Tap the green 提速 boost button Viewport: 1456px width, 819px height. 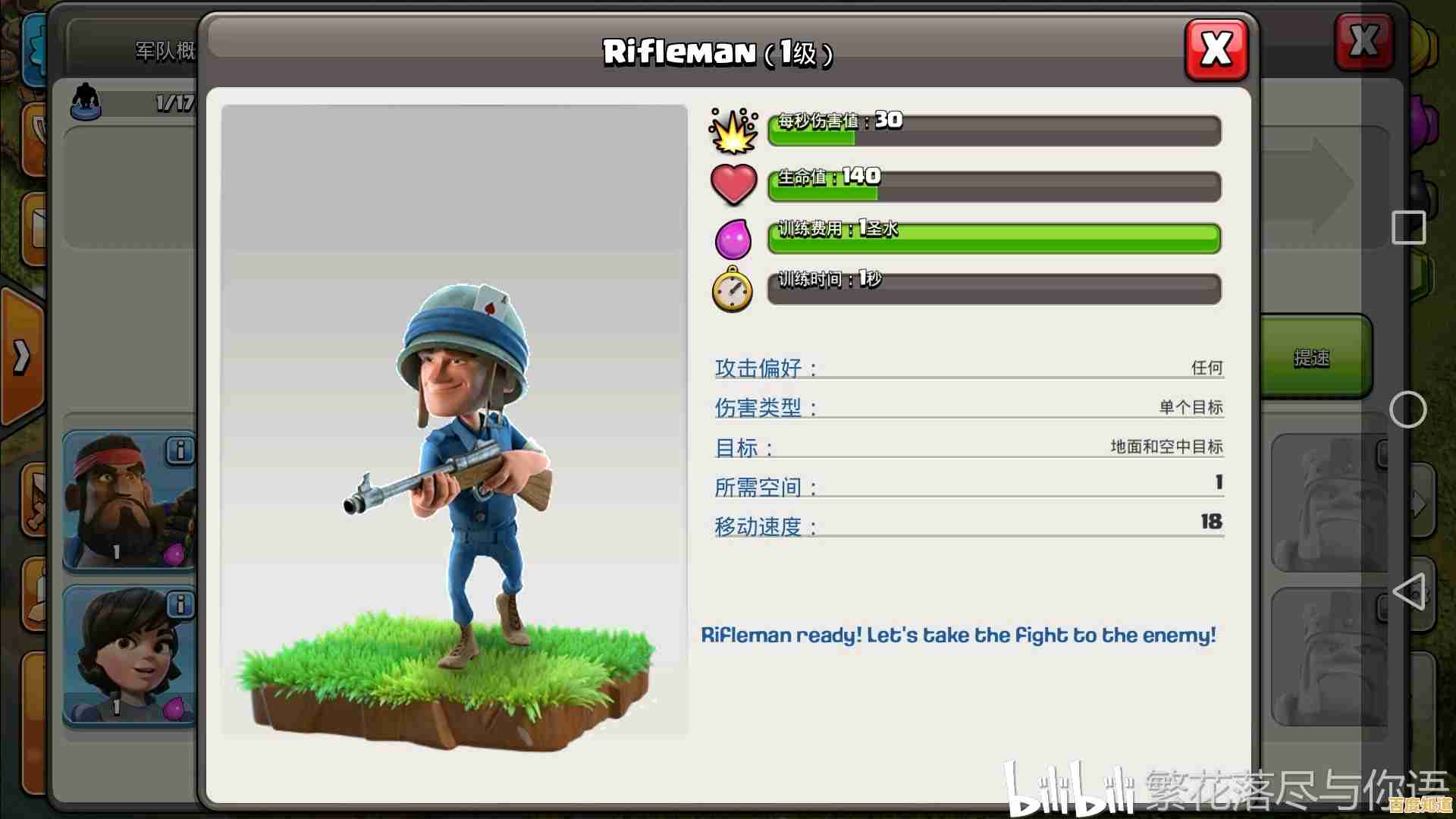[x=1313, y=357]
